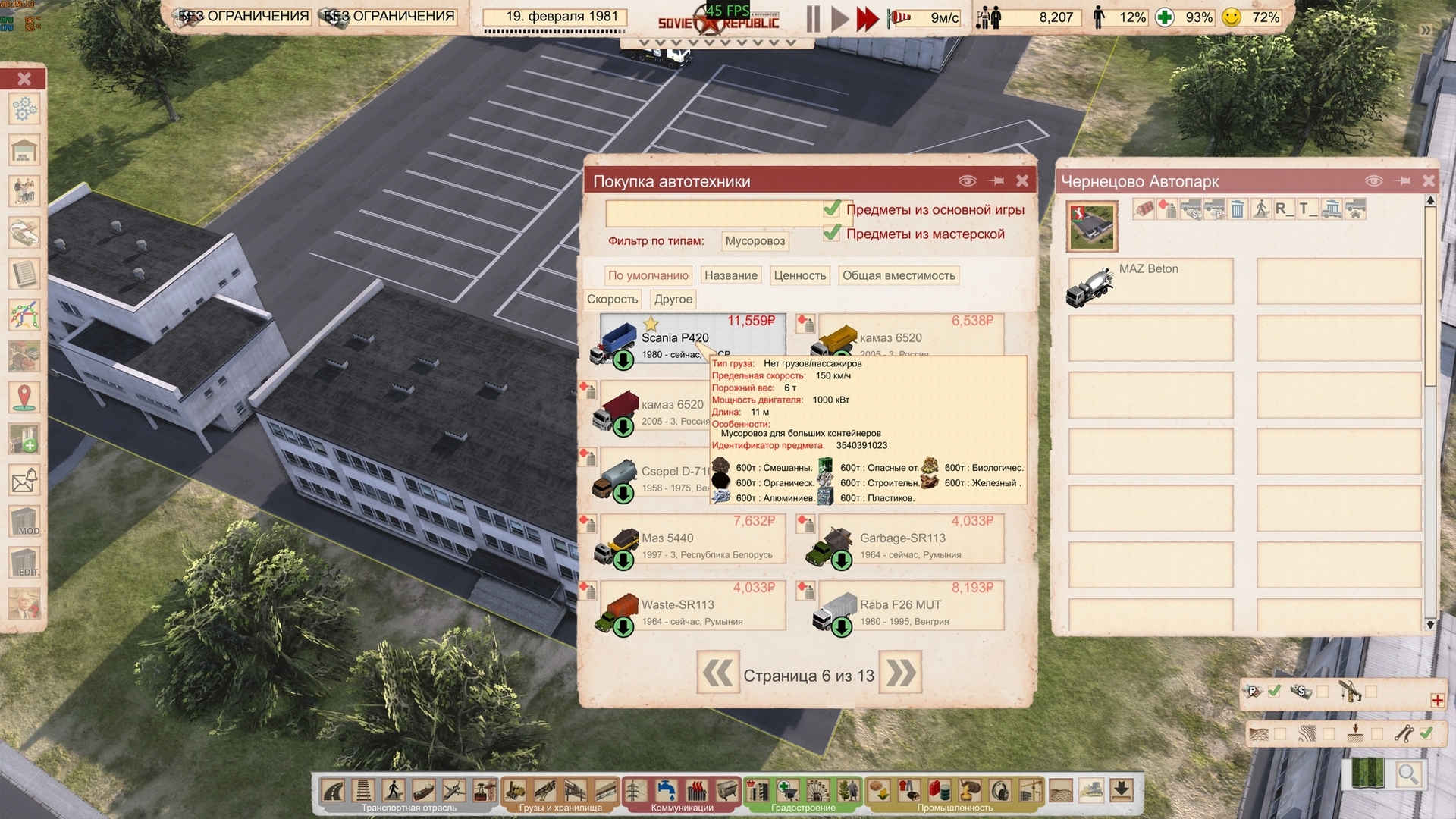Toggle the Предметы из основной игры checkbox

click(832, 209)
